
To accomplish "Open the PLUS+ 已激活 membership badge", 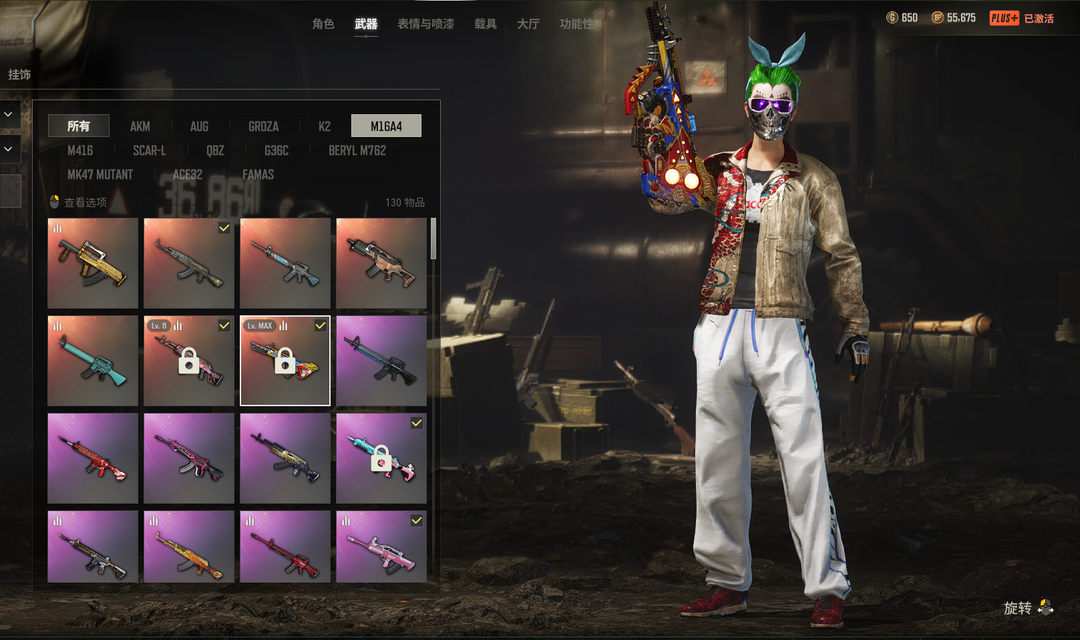I will [x=1021, y=18].
